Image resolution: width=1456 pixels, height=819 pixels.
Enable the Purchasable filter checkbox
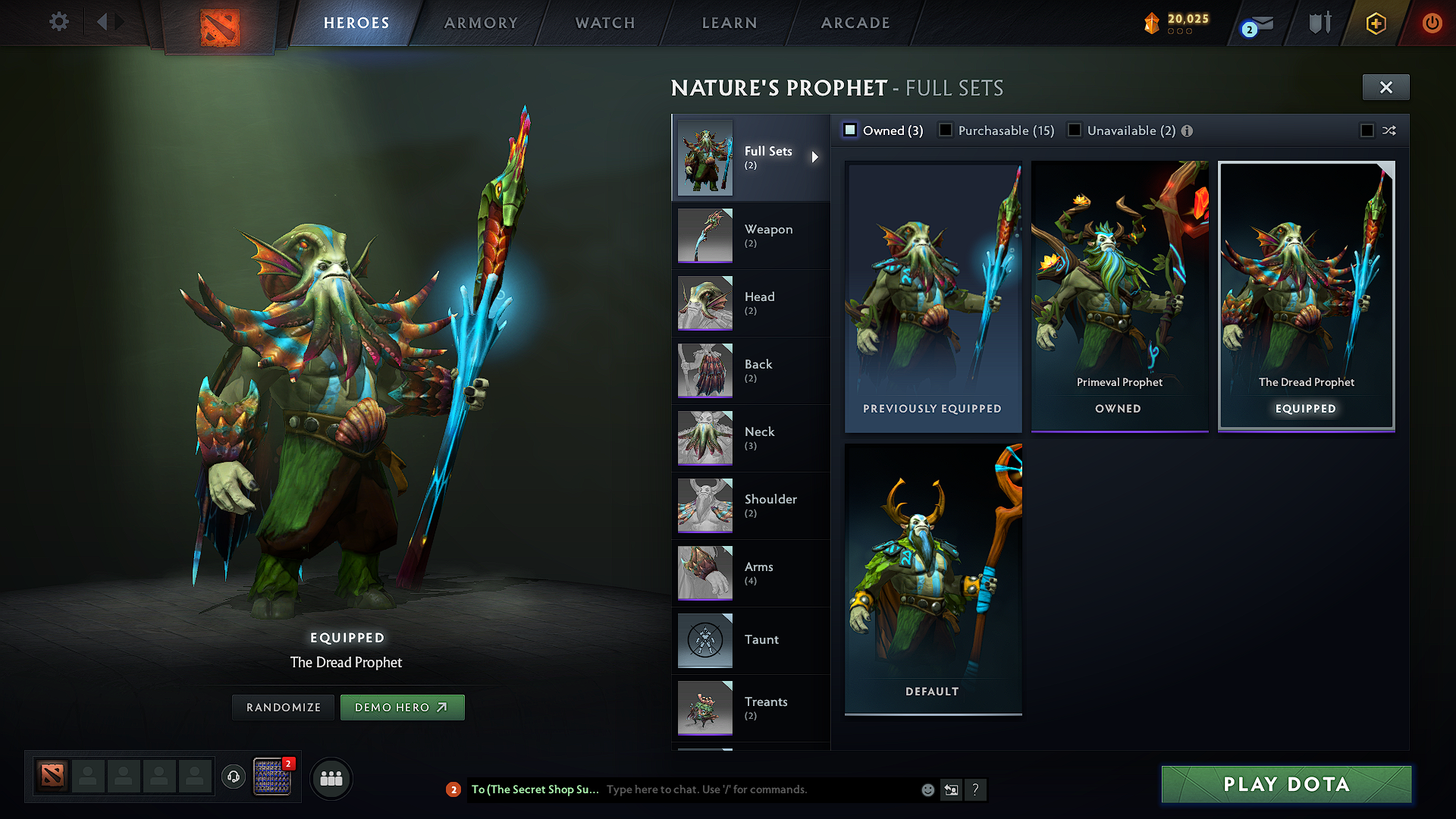click(946, 130)
